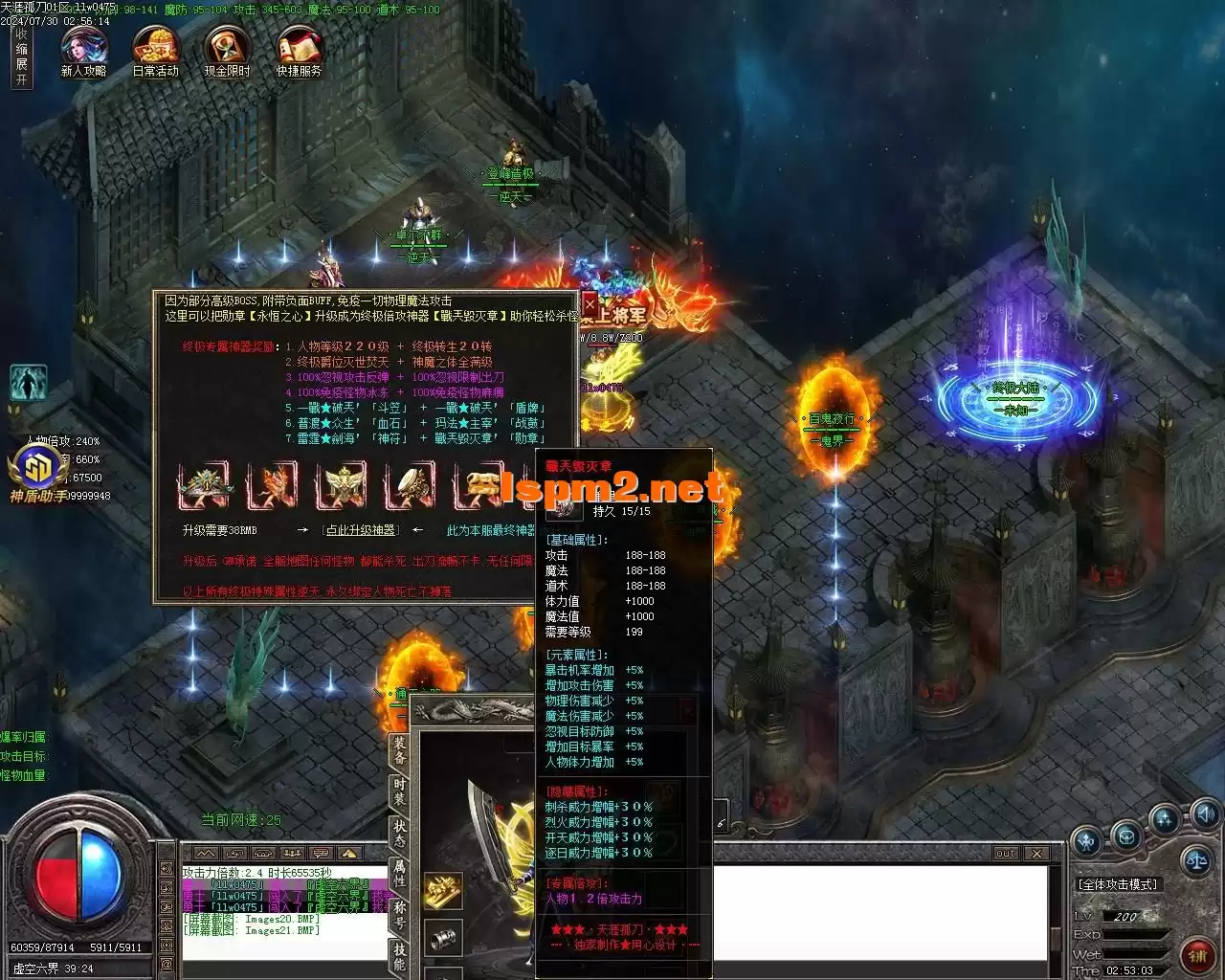Open the 现金限时 limited-time cash offer
Image resolution: width=1225 pixels, height=980 pixels.
tap(227, 48)
